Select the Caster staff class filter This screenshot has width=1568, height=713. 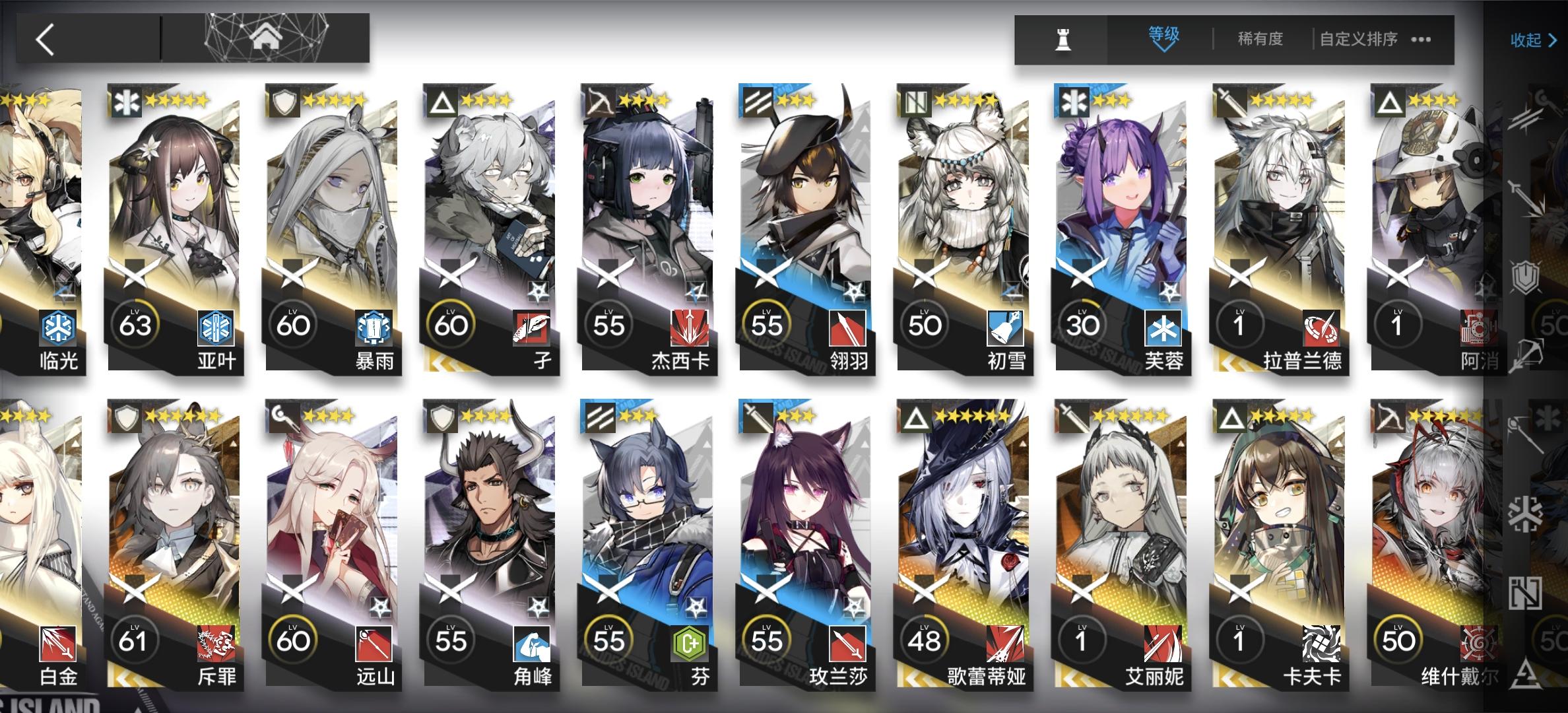click(1524, 436)
